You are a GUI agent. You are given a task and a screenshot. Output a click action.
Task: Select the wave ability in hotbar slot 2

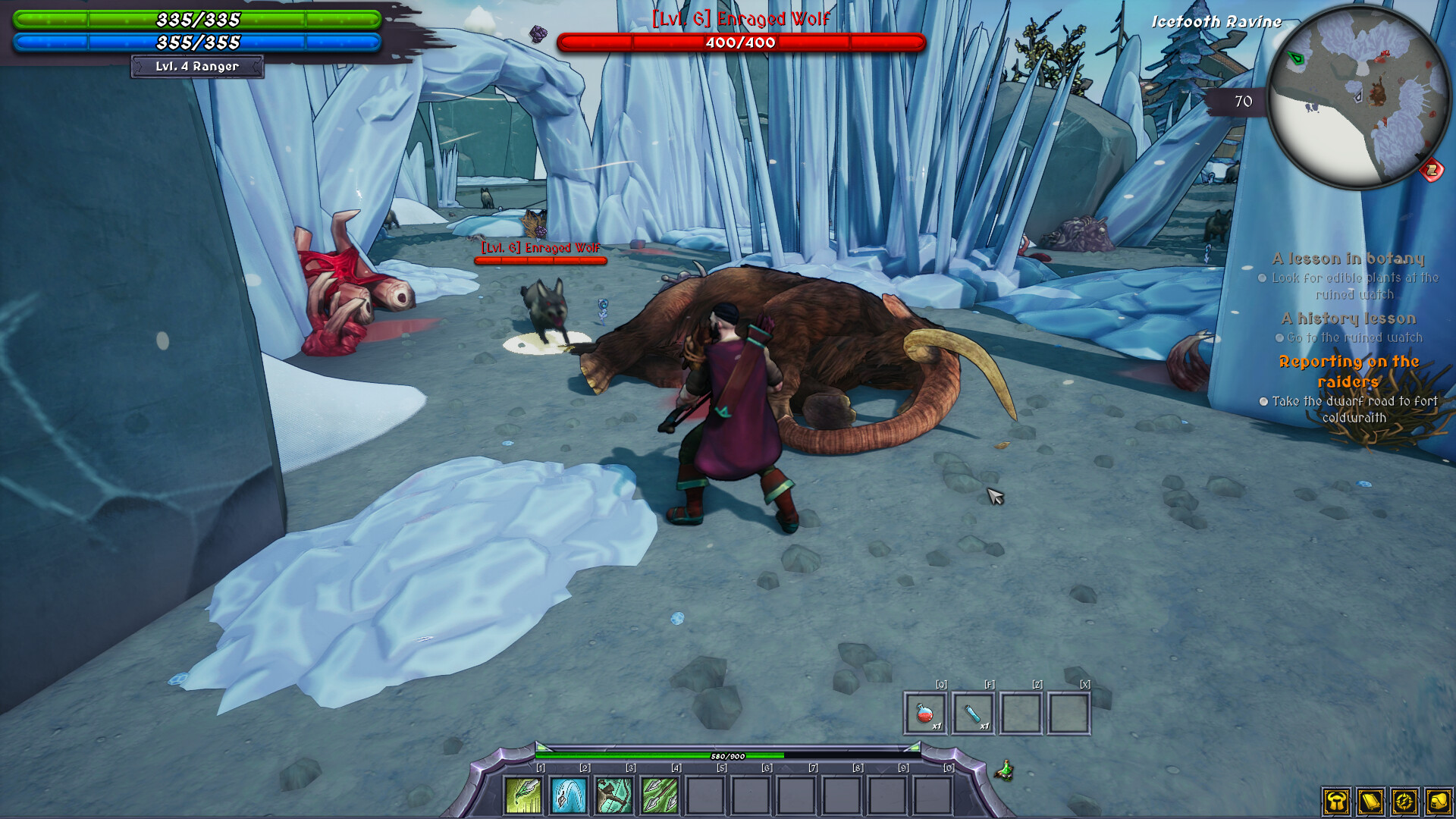coord(567,795)
